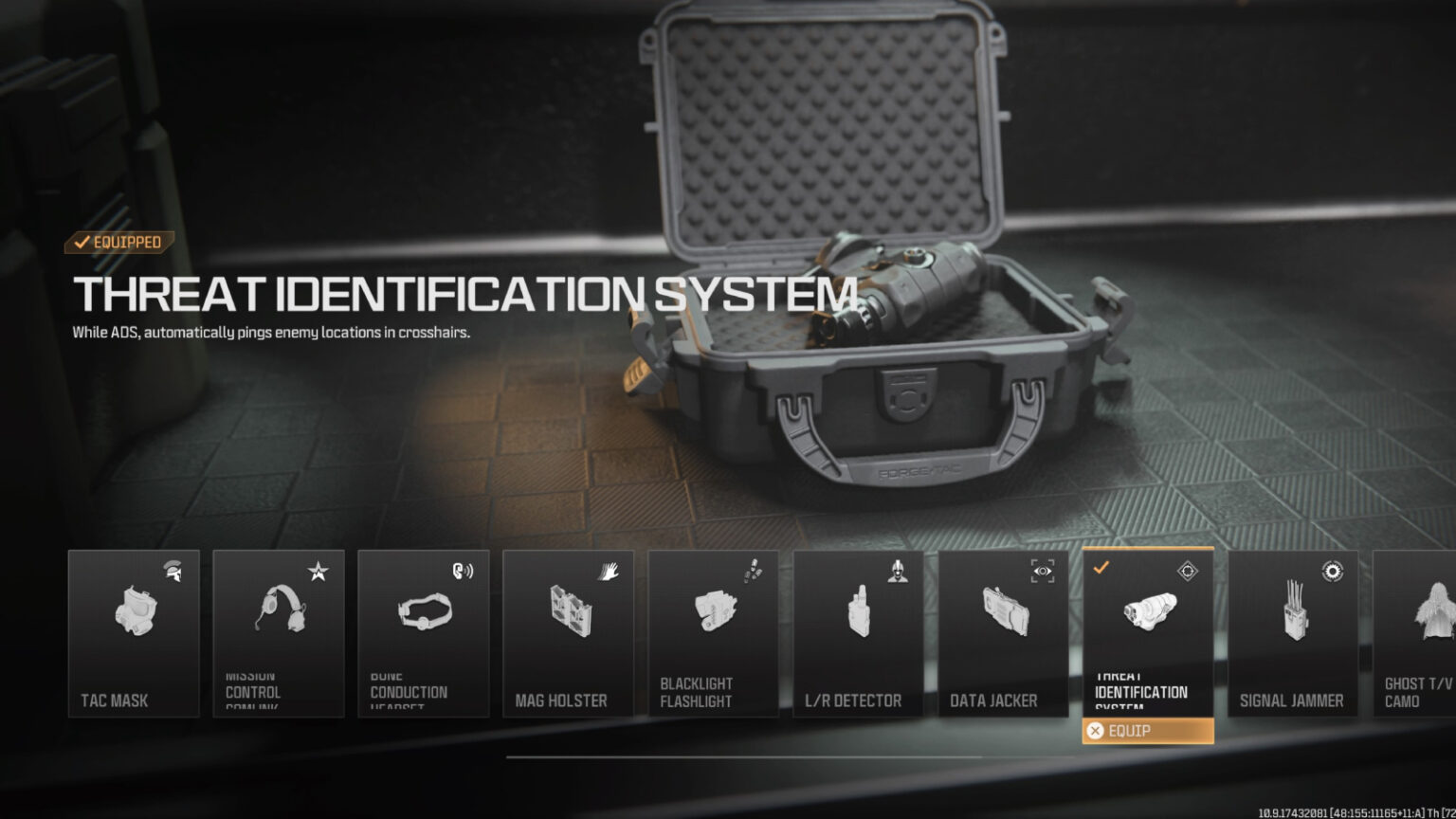Click the EQUIPPED badge above the title
Image resolution: width=1456 pixels, height=819 pixels.
116,243
